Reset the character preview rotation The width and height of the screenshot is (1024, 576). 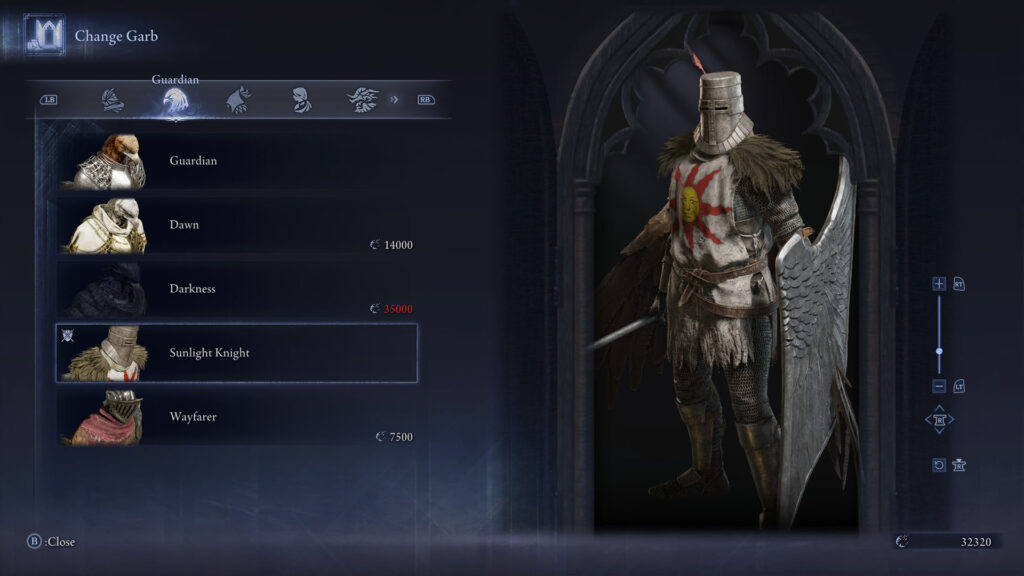point(939,465)
